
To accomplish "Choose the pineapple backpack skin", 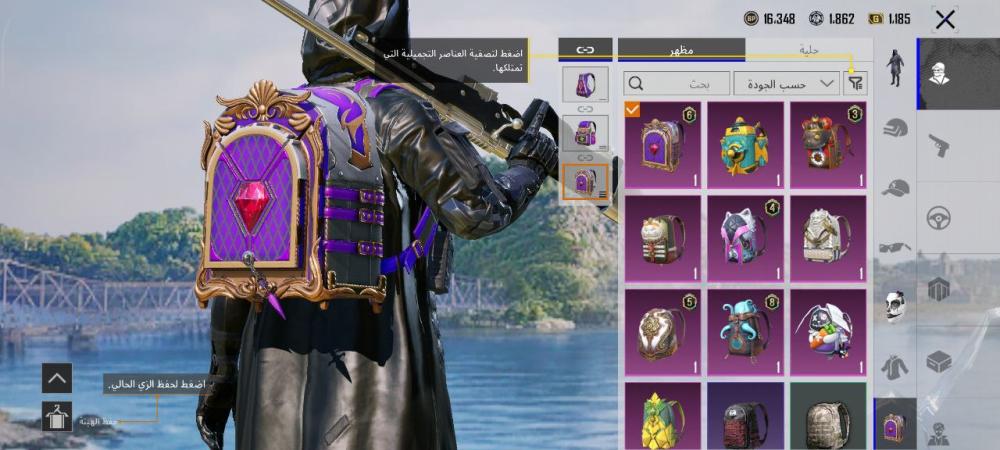I will [x=661, y=418].
